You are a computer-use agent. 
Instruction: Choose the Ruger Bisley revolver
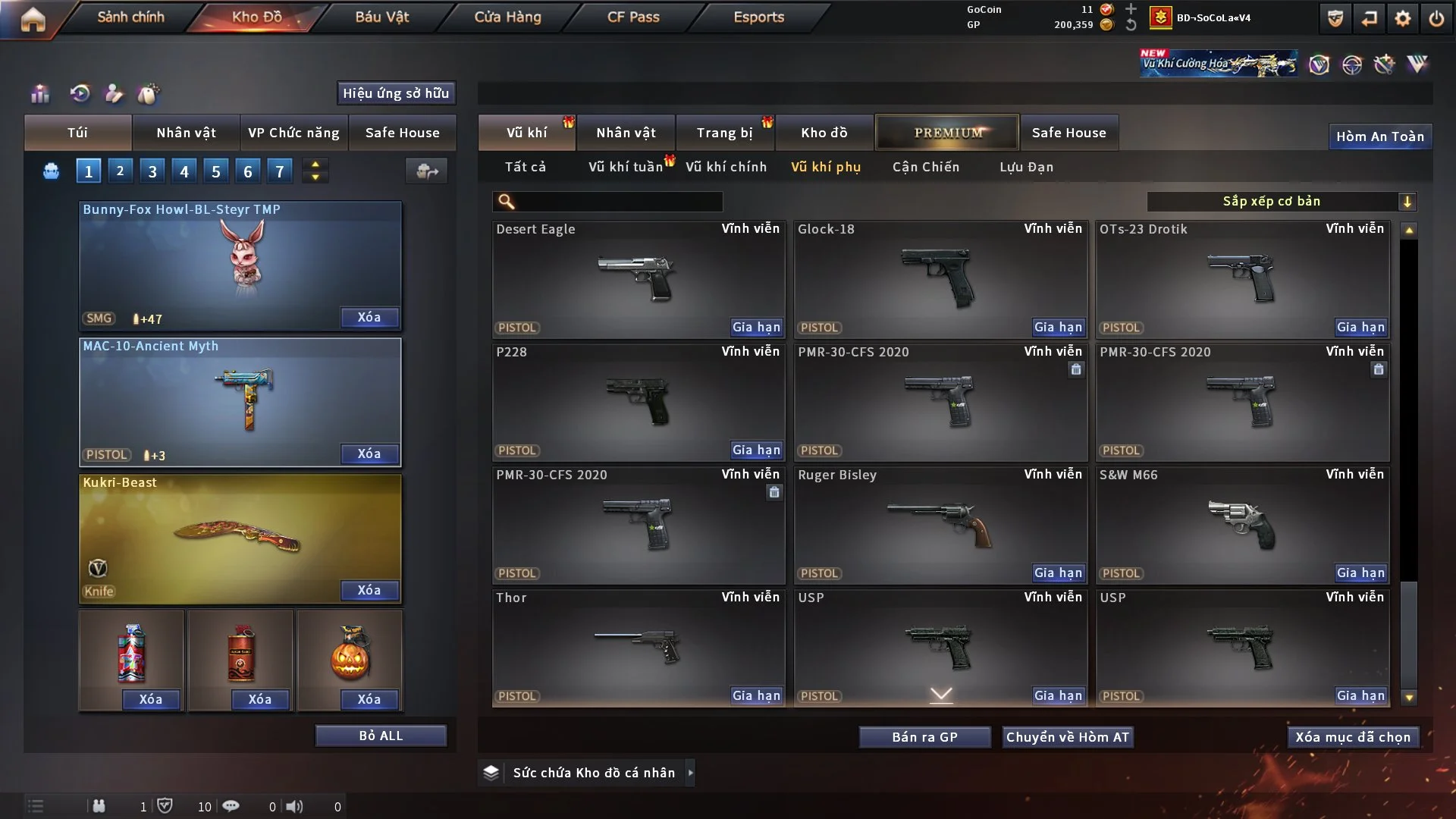(x=940, y=525)
